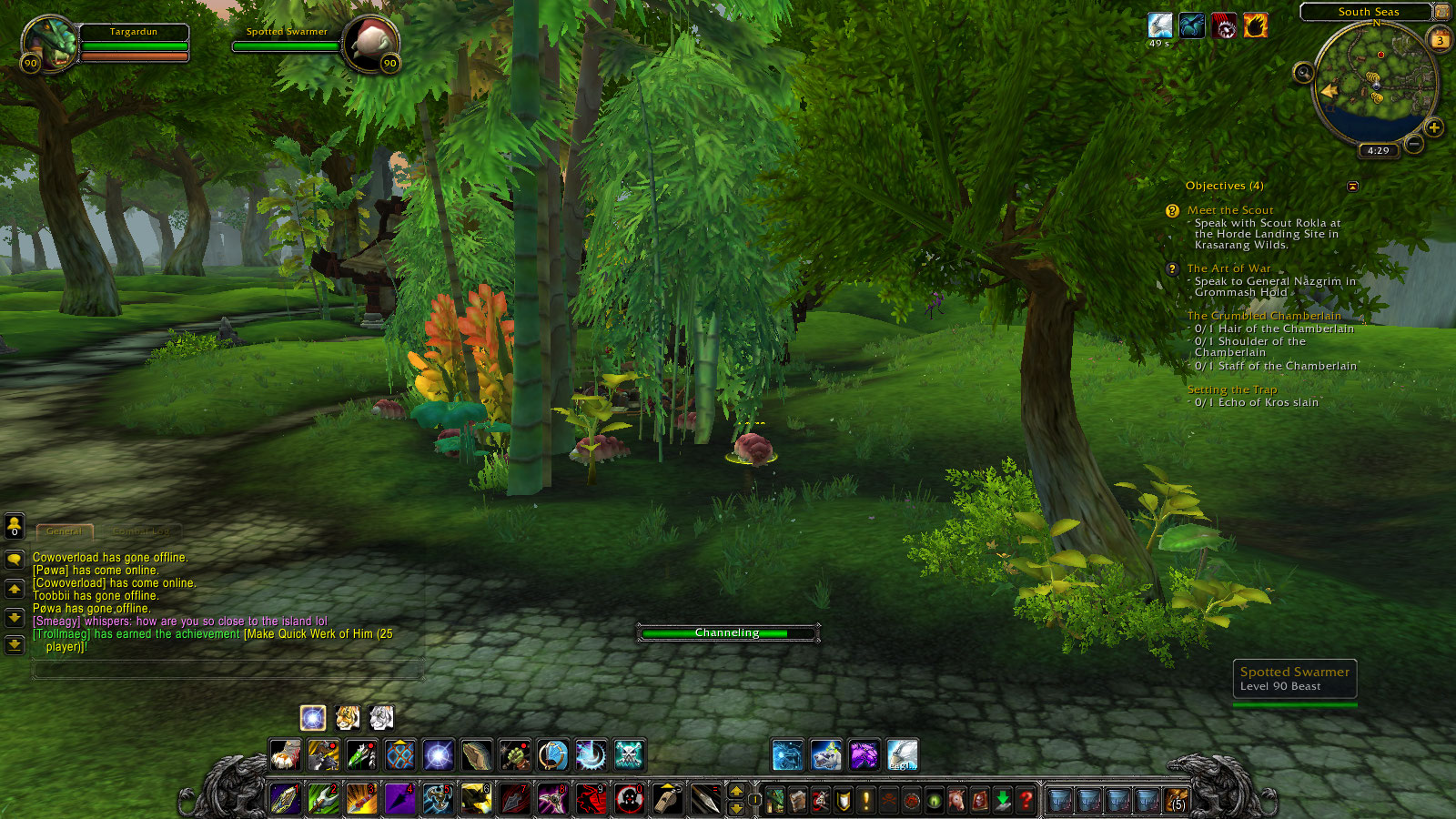
Task: Click the chat input box
Action: tap(227, 670)
